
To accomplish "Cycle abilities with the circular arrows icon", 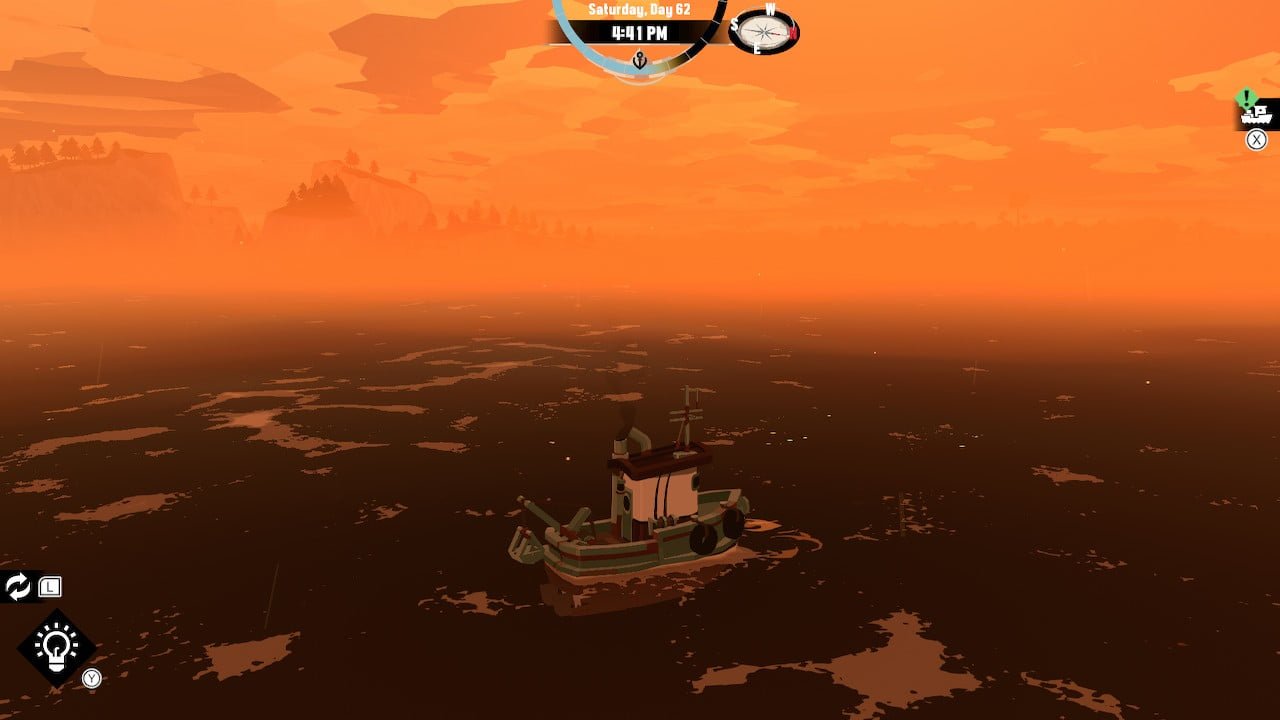I will click(x=18, y=587).
